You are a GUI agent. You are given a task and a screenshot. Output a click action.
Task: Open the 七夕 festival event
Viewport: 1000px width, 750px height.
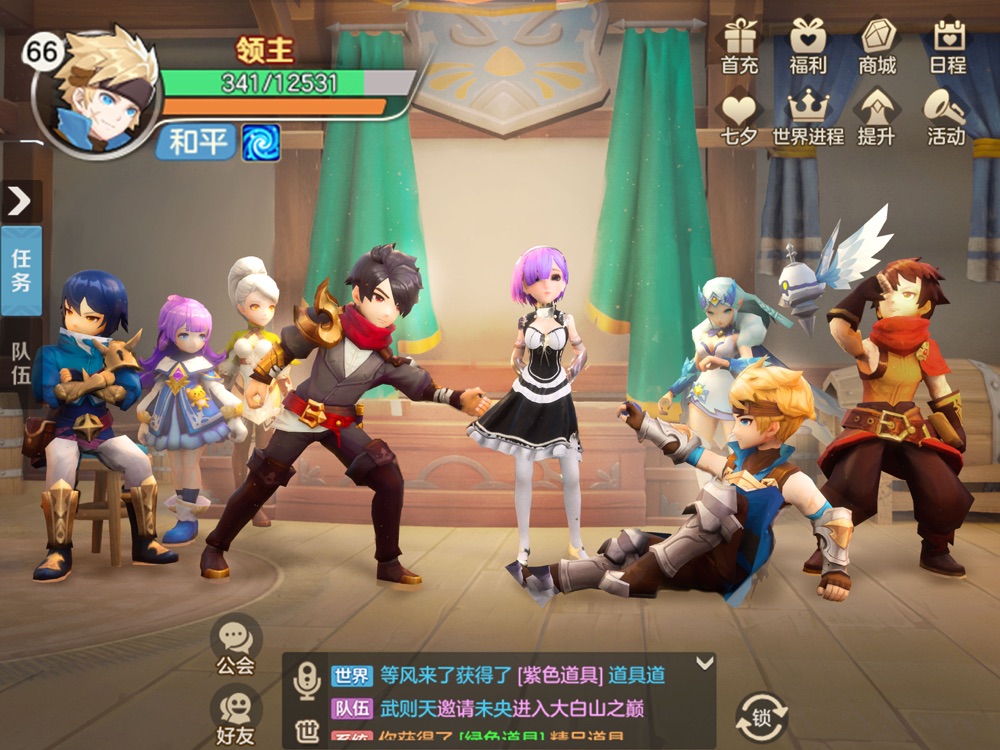tap(740, 116)
